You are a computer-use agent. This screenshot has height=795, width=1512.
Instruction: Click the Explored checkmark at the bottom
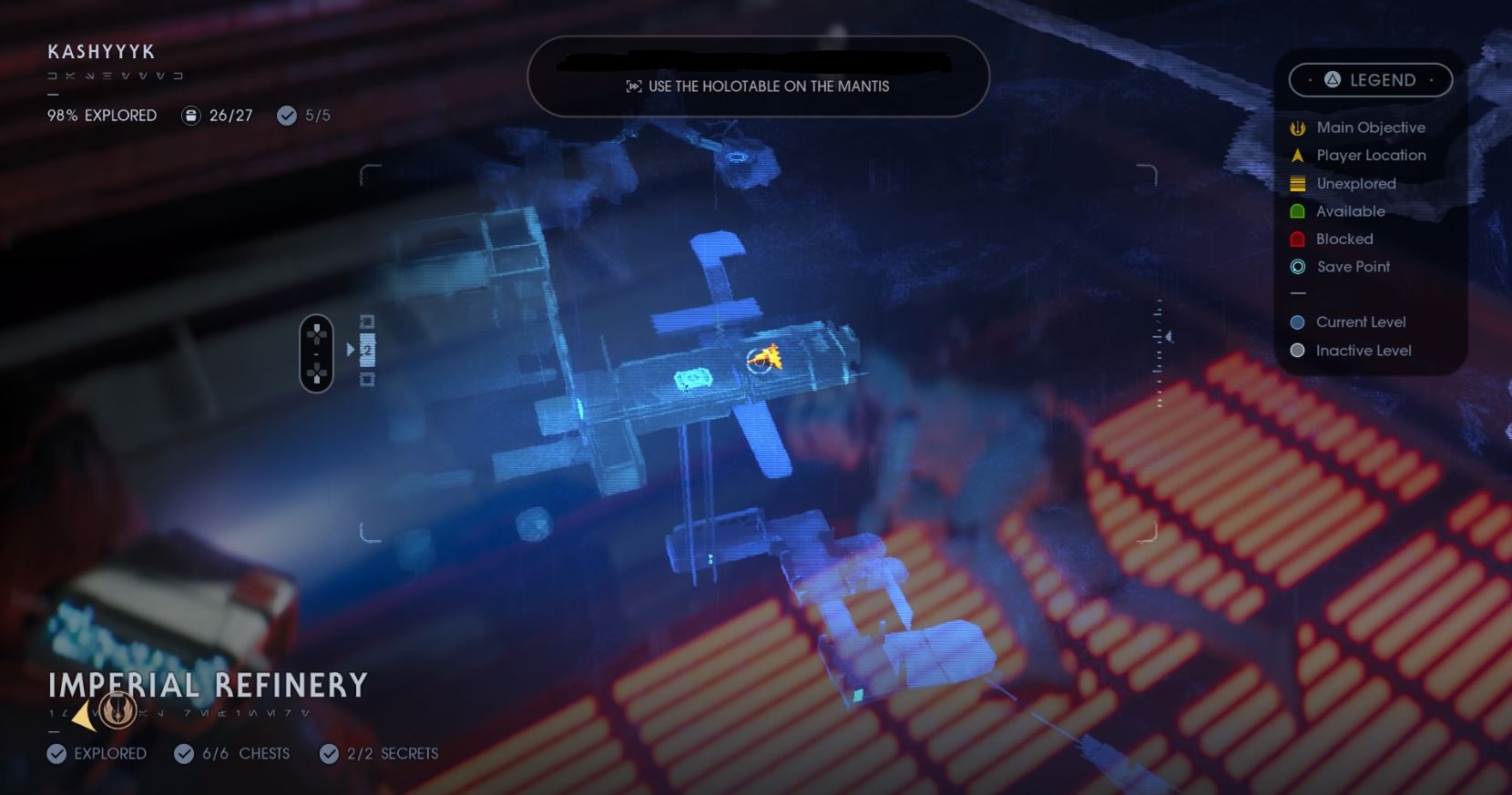(x=58, y=753)
